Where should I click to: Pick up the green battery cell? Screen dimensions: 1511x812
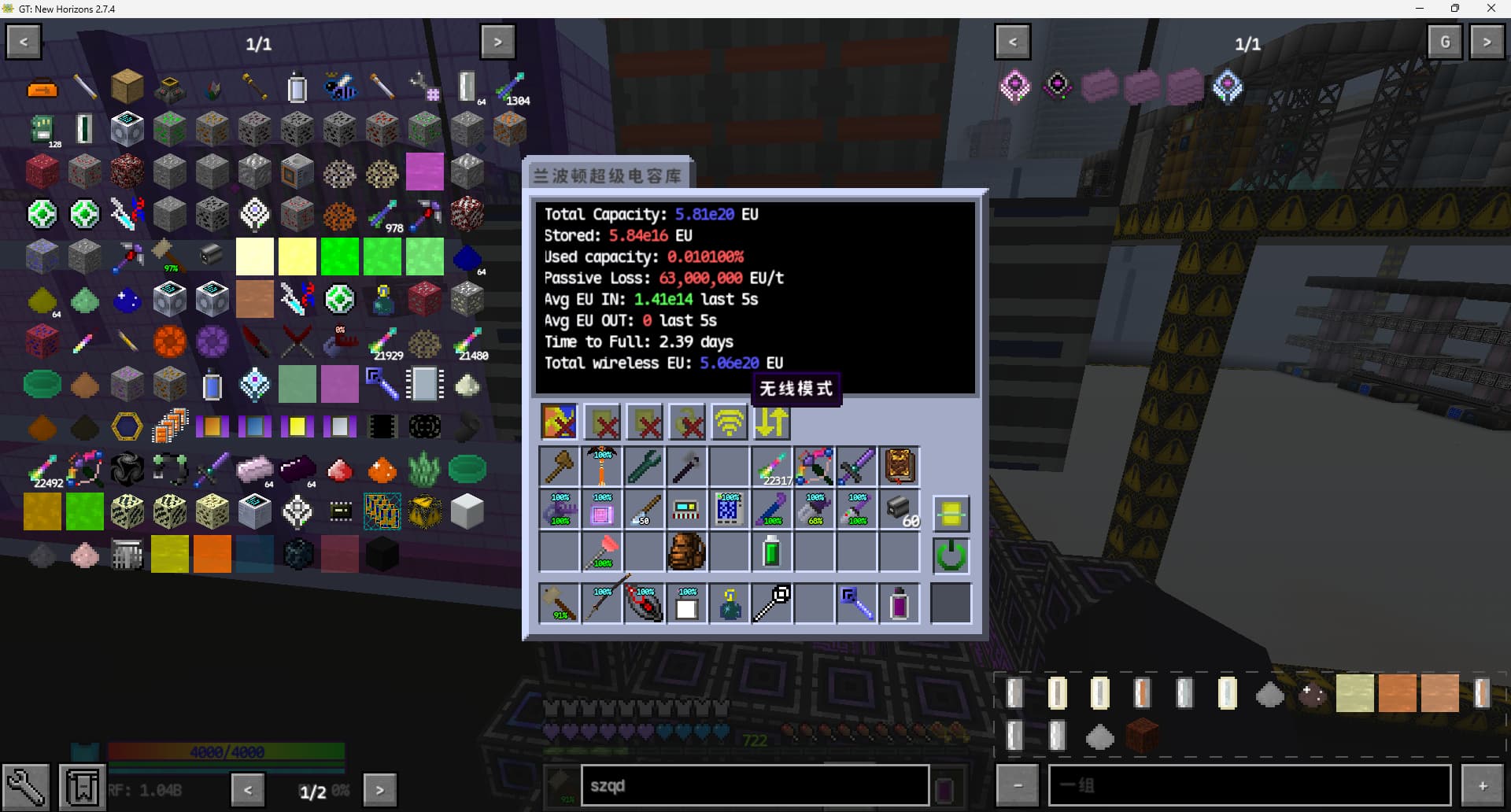(x=771, y=551)
